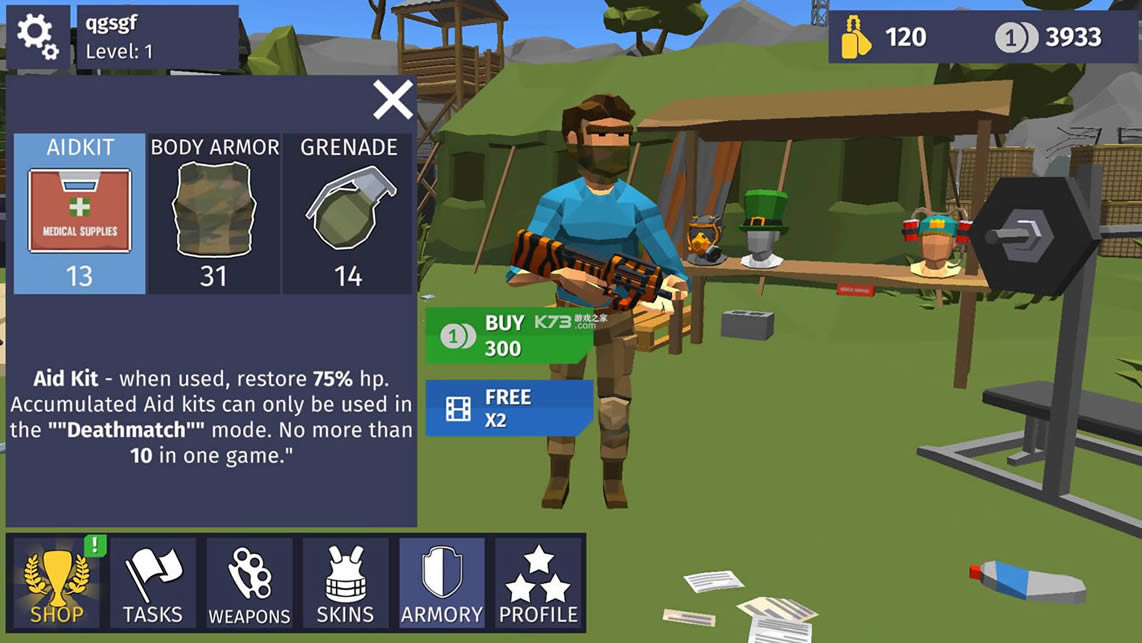
Task: Choose the Body Armor item tile
Action: 214,214
